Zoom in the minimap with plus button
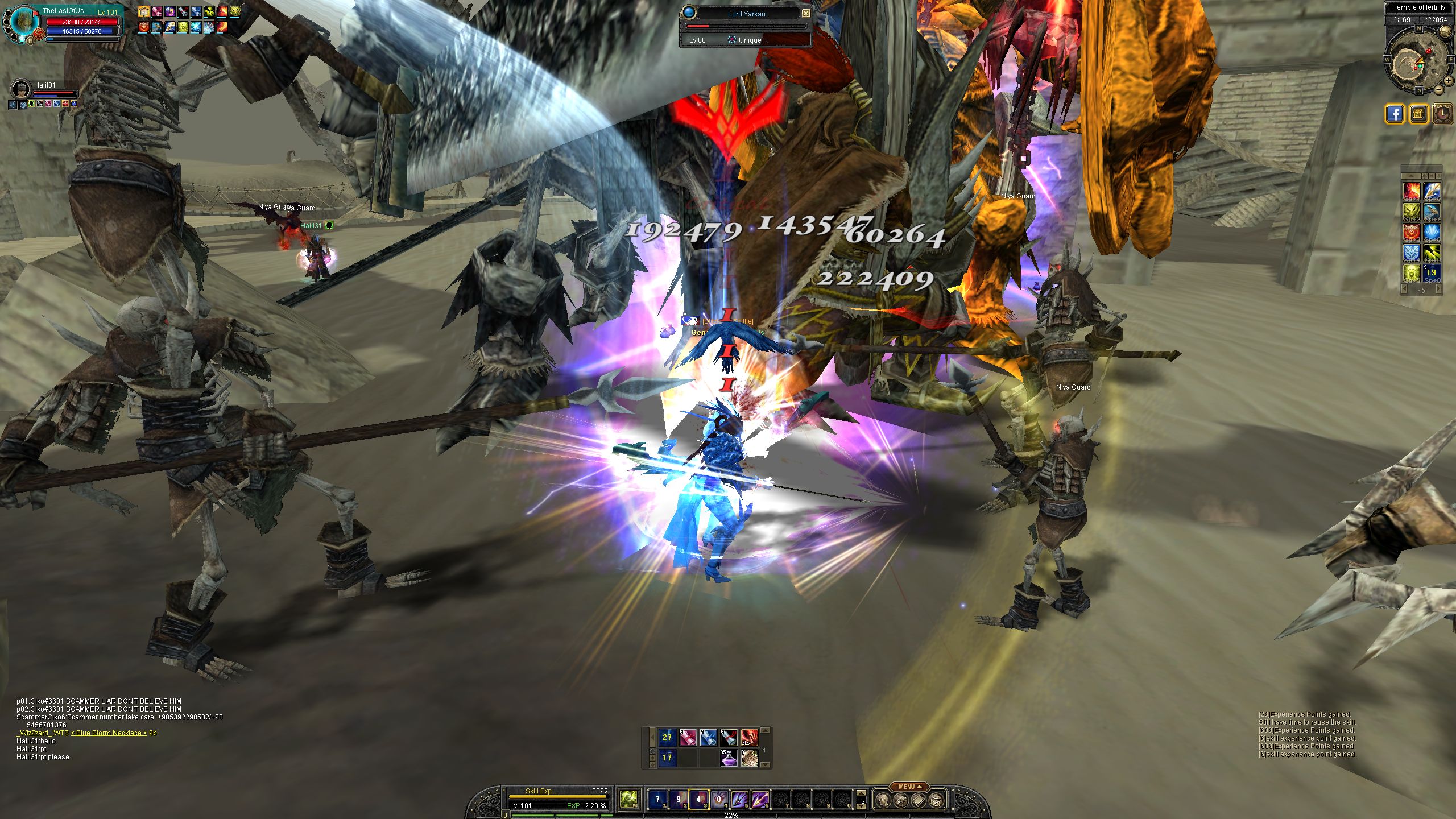This screenshot has height=819, width=1456. (1448, 81)
